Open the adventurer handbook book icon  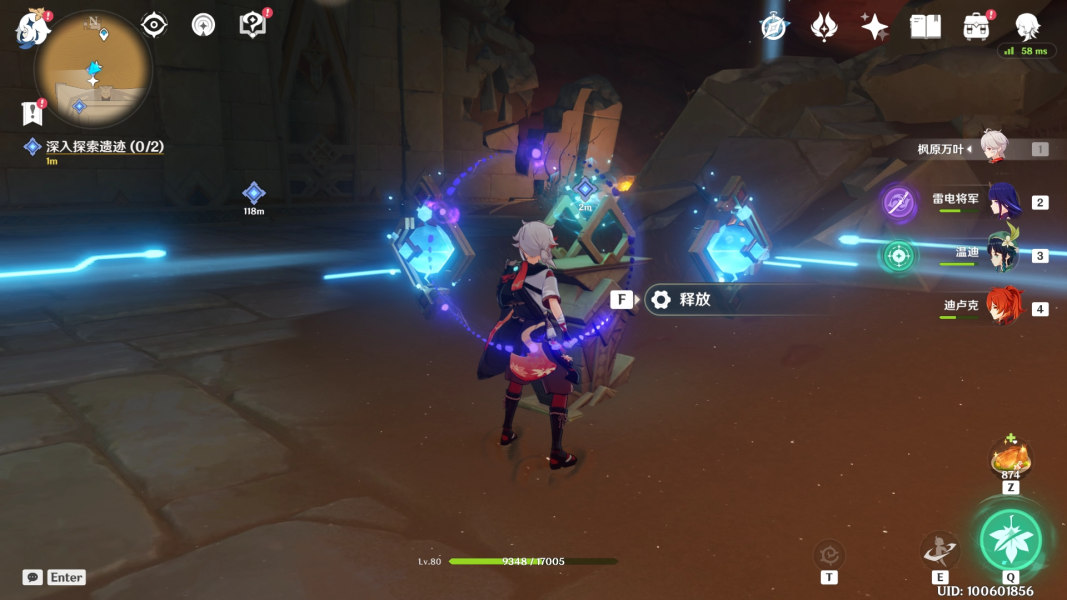click(925, 27)
